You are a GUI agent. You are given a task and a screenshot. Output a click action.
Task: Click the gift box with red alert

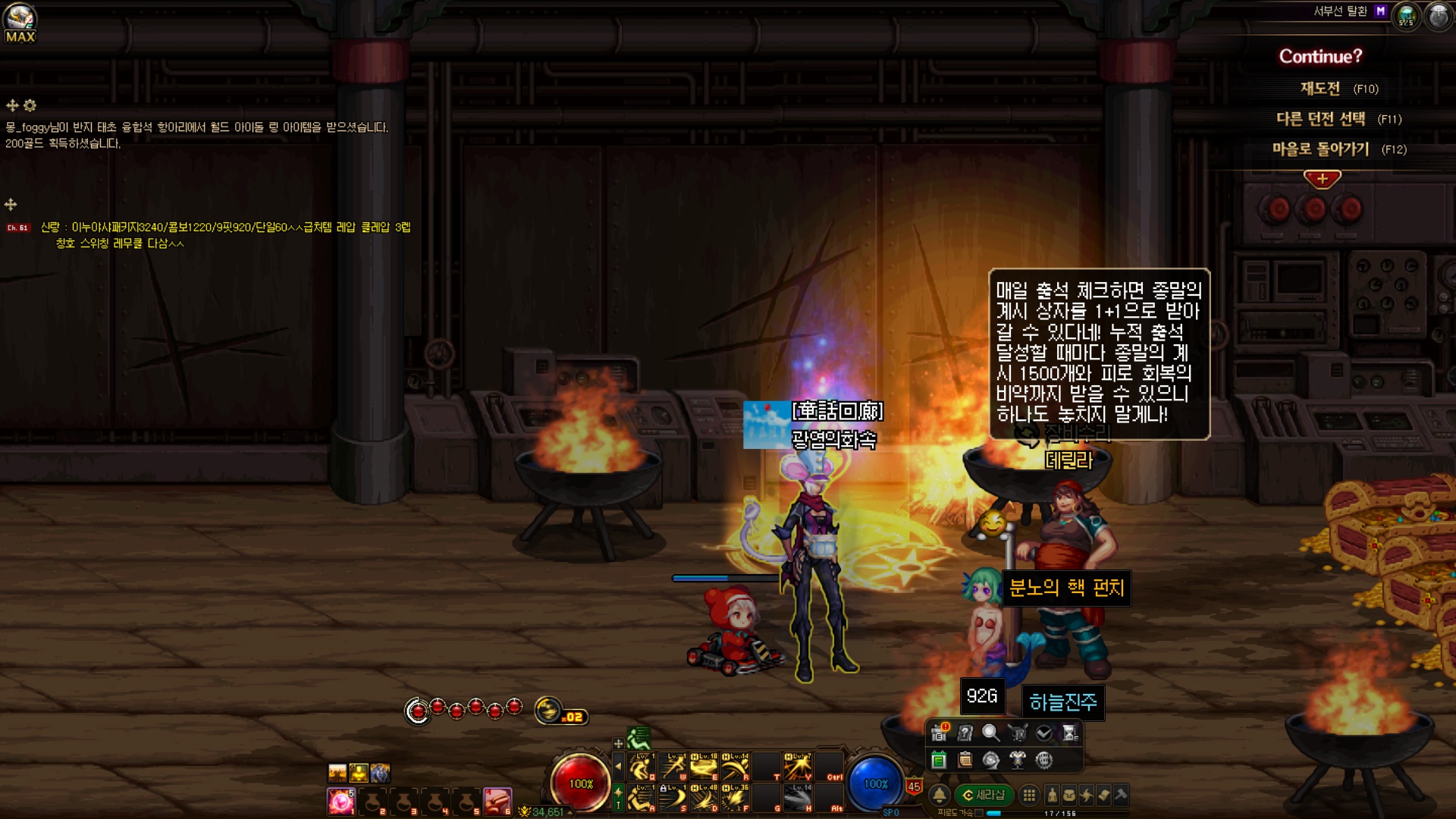(940, 733)
